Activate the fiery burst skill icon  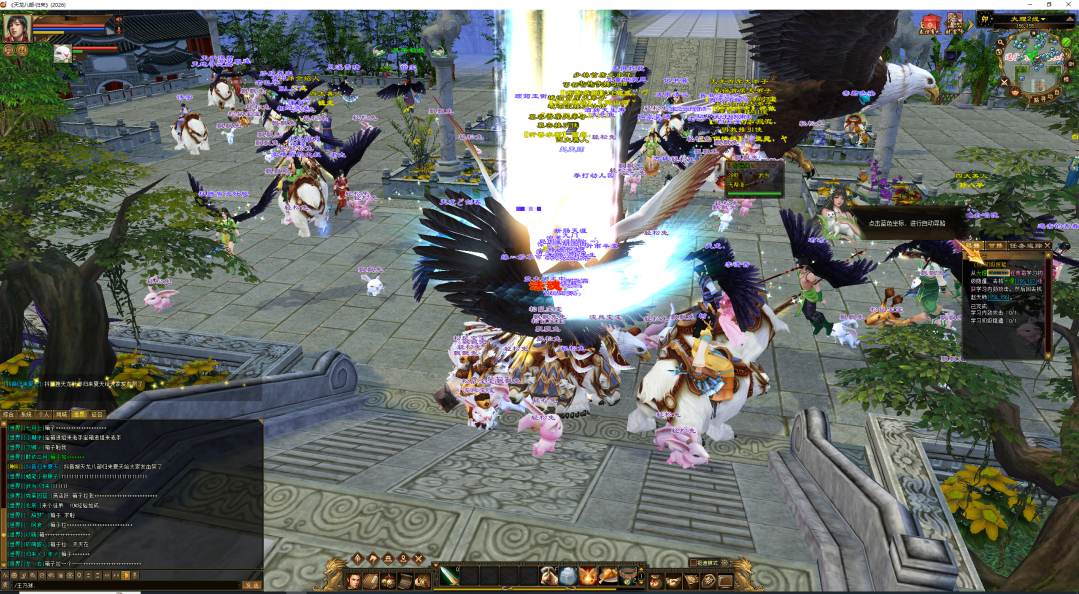tap(588, 576)
